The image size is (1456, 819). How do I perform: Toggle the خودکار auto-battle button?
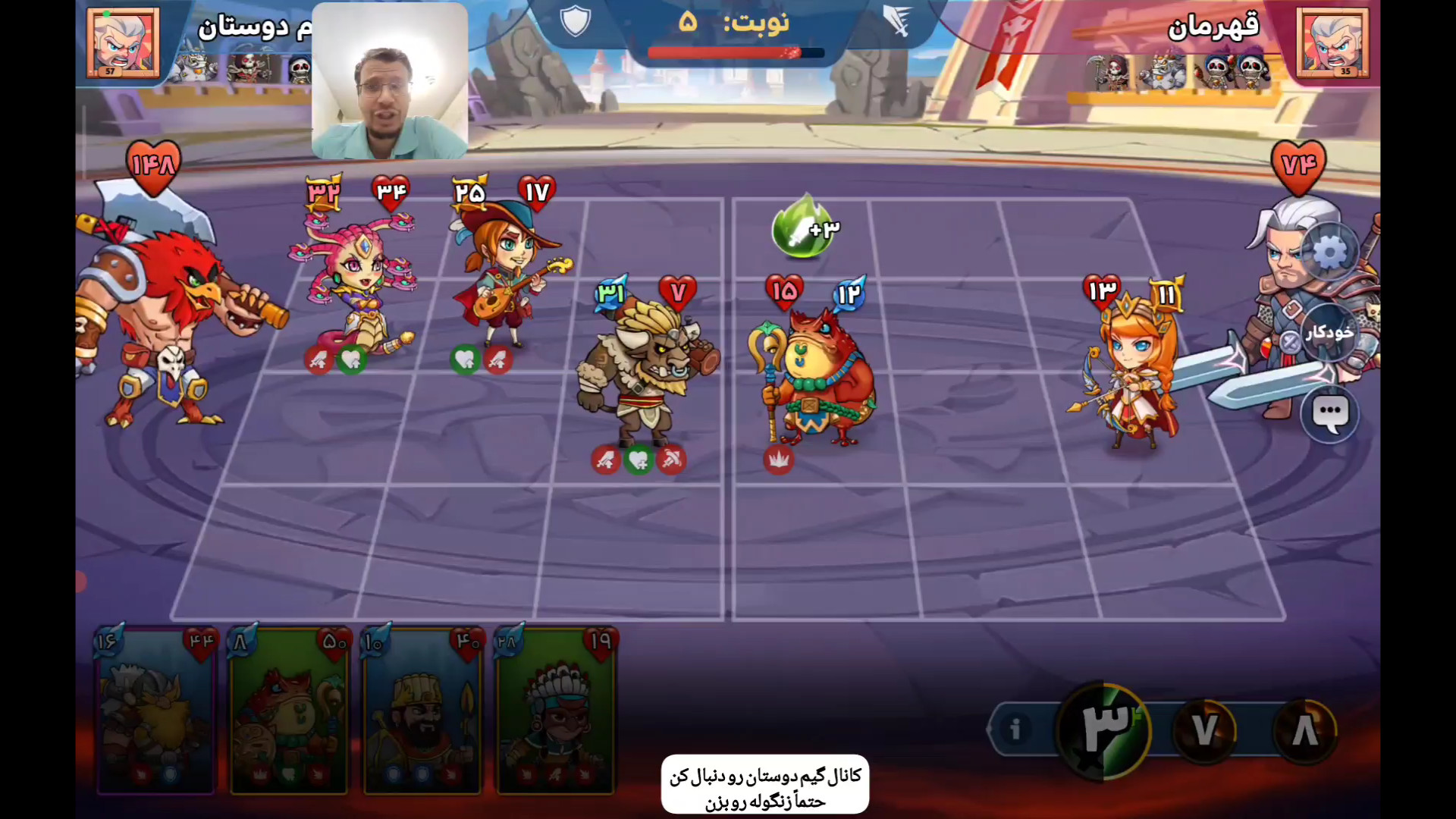[x=1329, y=332]
